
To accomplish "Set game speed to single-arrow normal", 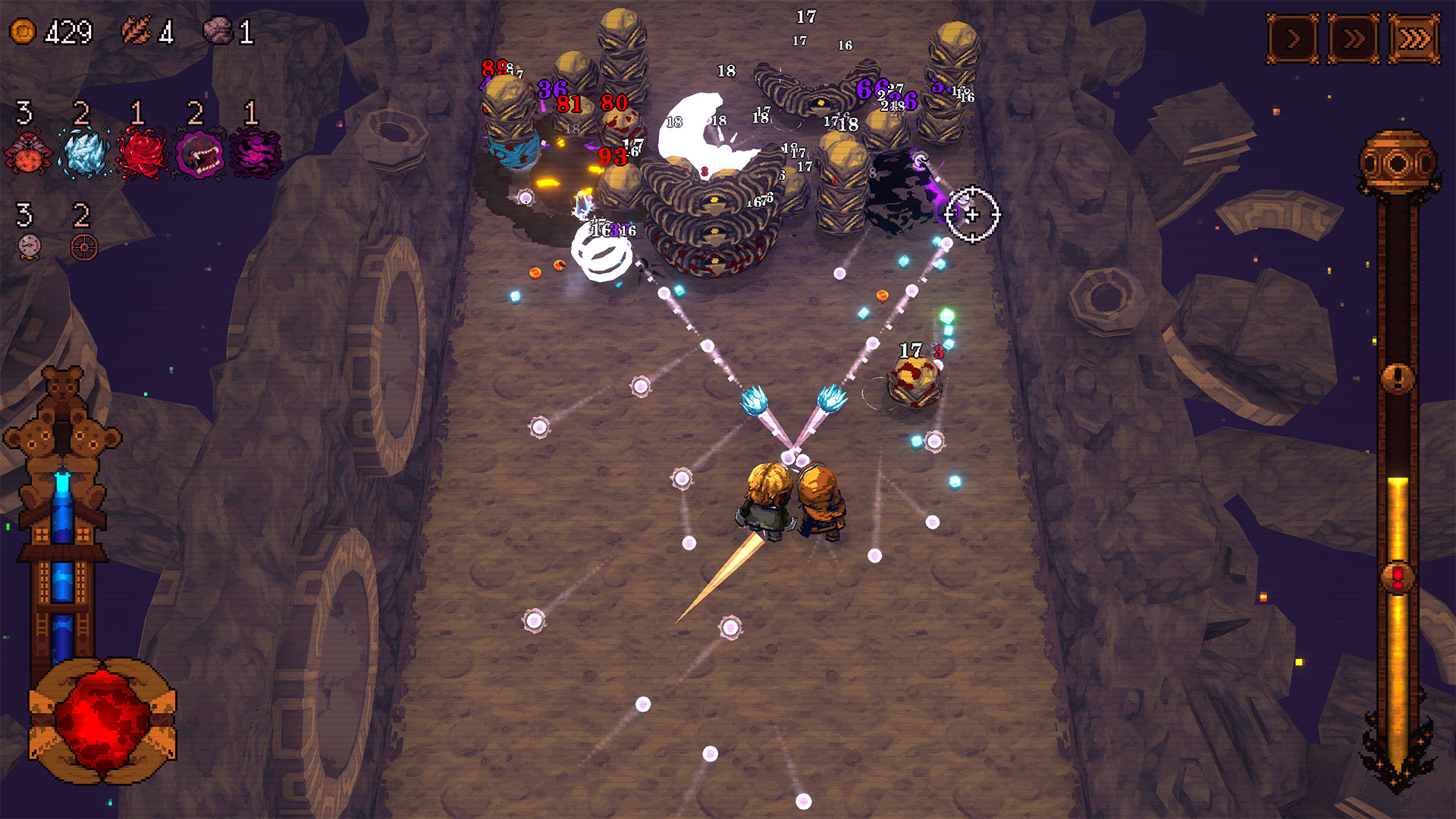I will (1293, 38).
